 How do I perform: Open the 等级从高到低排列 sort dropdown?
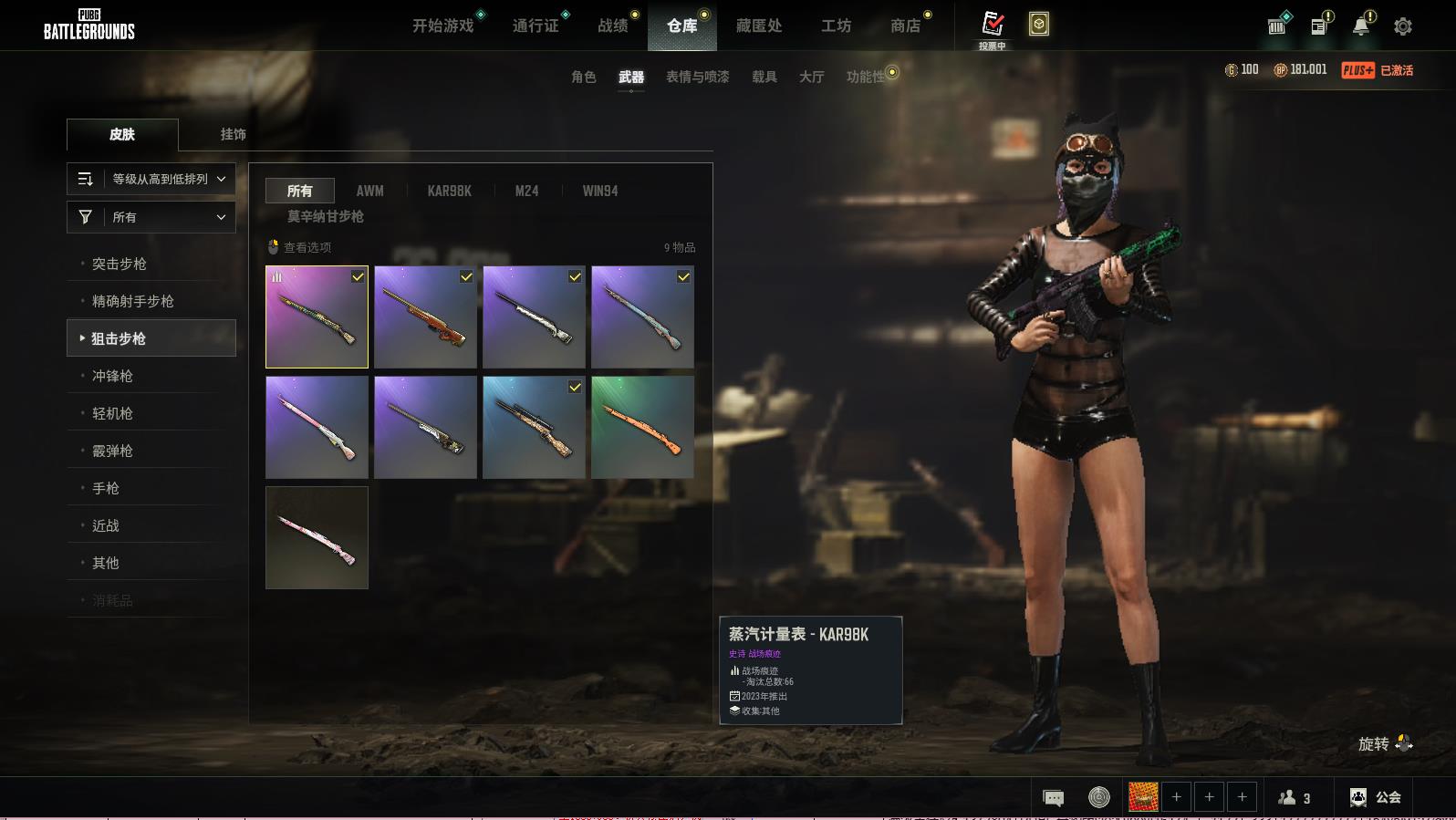point(151,179)
